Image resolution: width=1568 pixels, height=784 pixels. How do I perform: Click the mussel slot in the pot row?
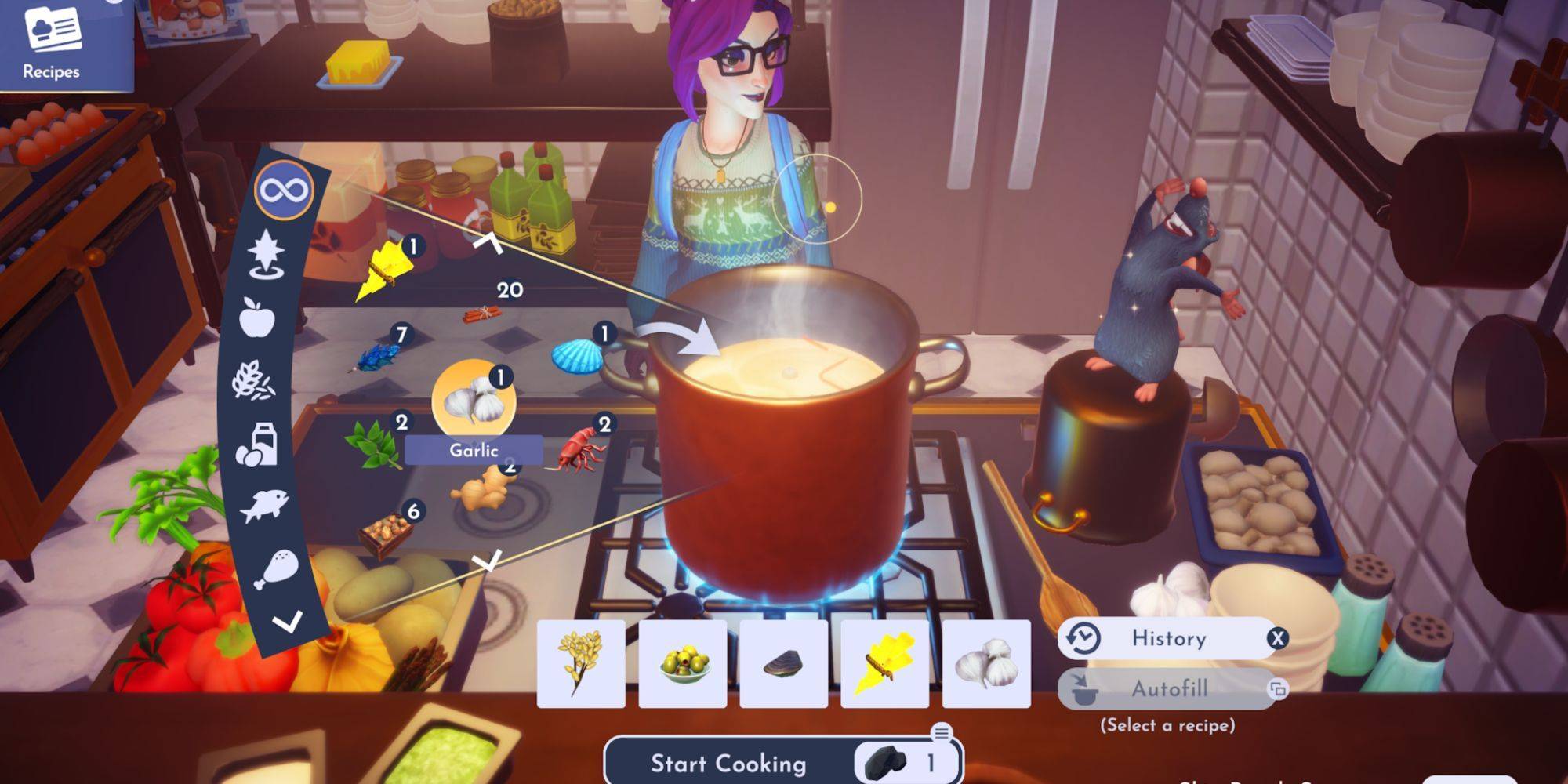point(783,664)
